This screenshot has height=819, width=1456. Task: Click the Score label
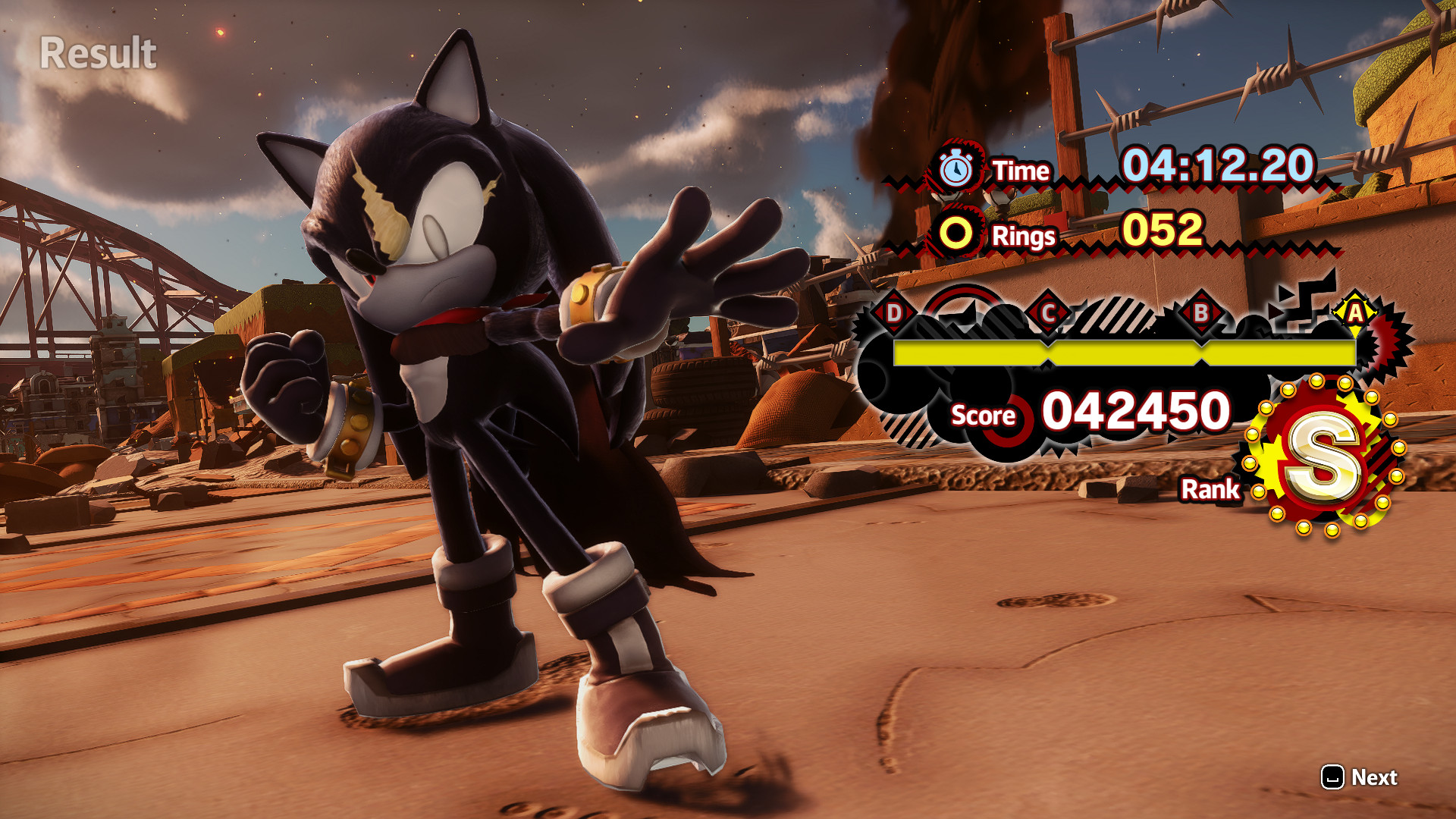coord(984,416)
